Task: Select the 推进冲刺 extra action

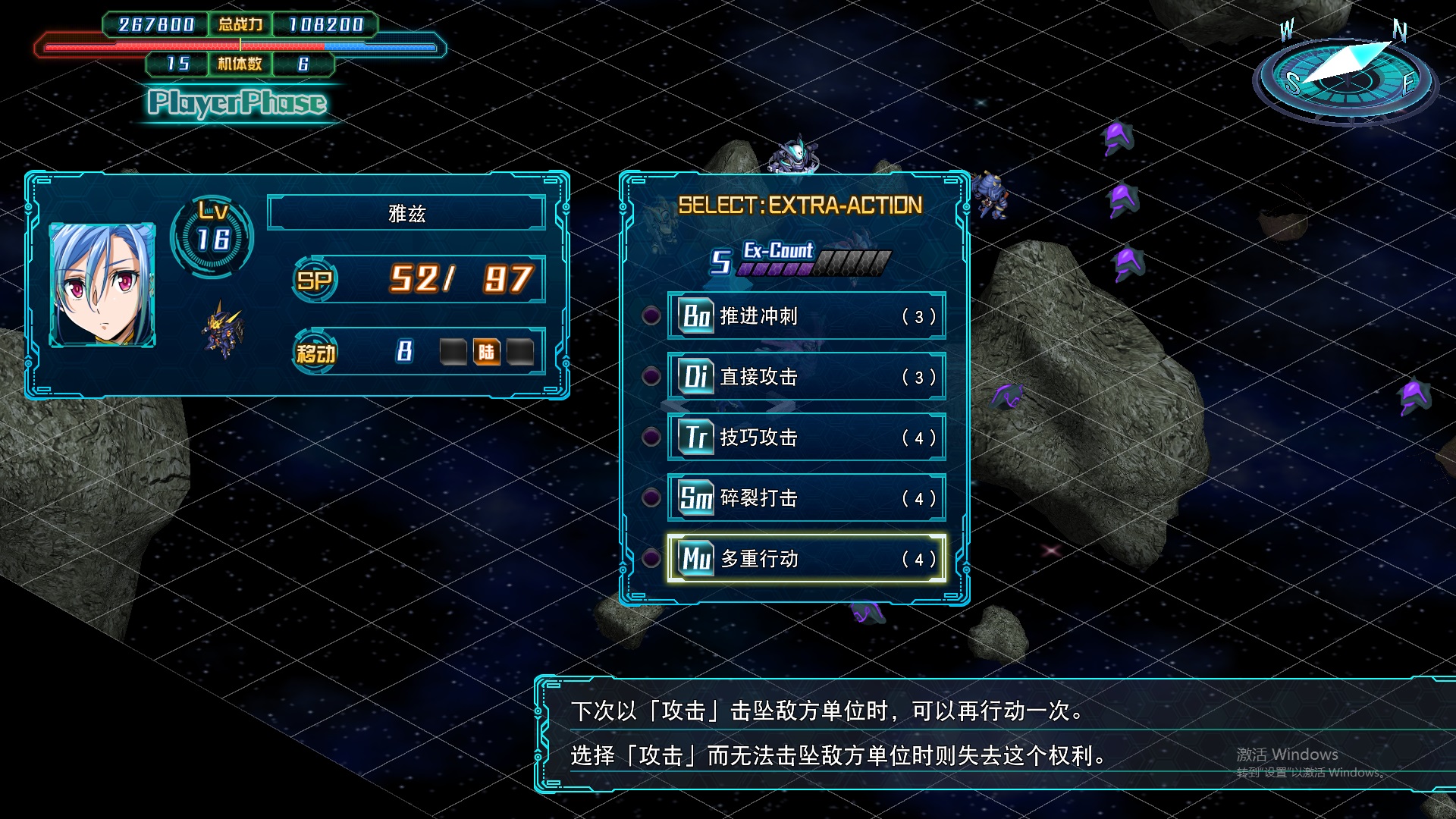Action: (x=806, y=315)
